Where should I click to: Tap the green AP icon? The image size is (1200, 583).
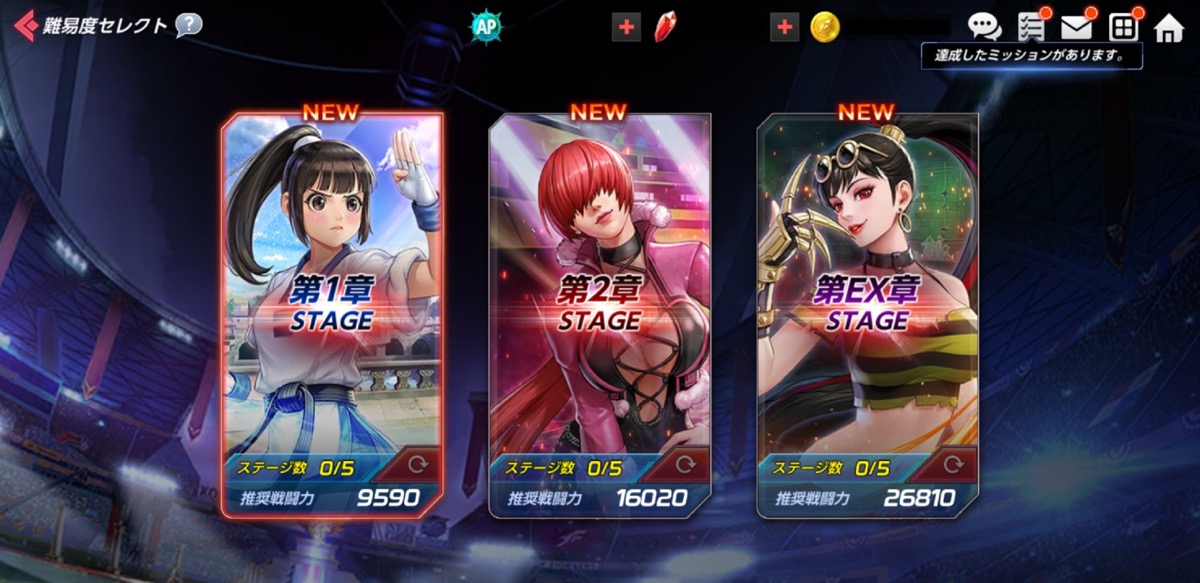[x=484, y=27]
